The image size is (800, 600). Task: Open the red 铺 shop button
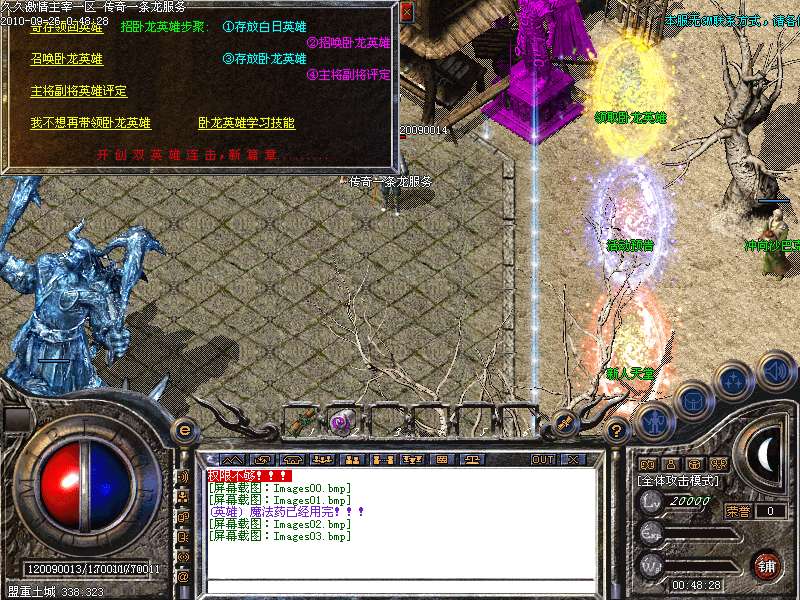coord(766,565)
